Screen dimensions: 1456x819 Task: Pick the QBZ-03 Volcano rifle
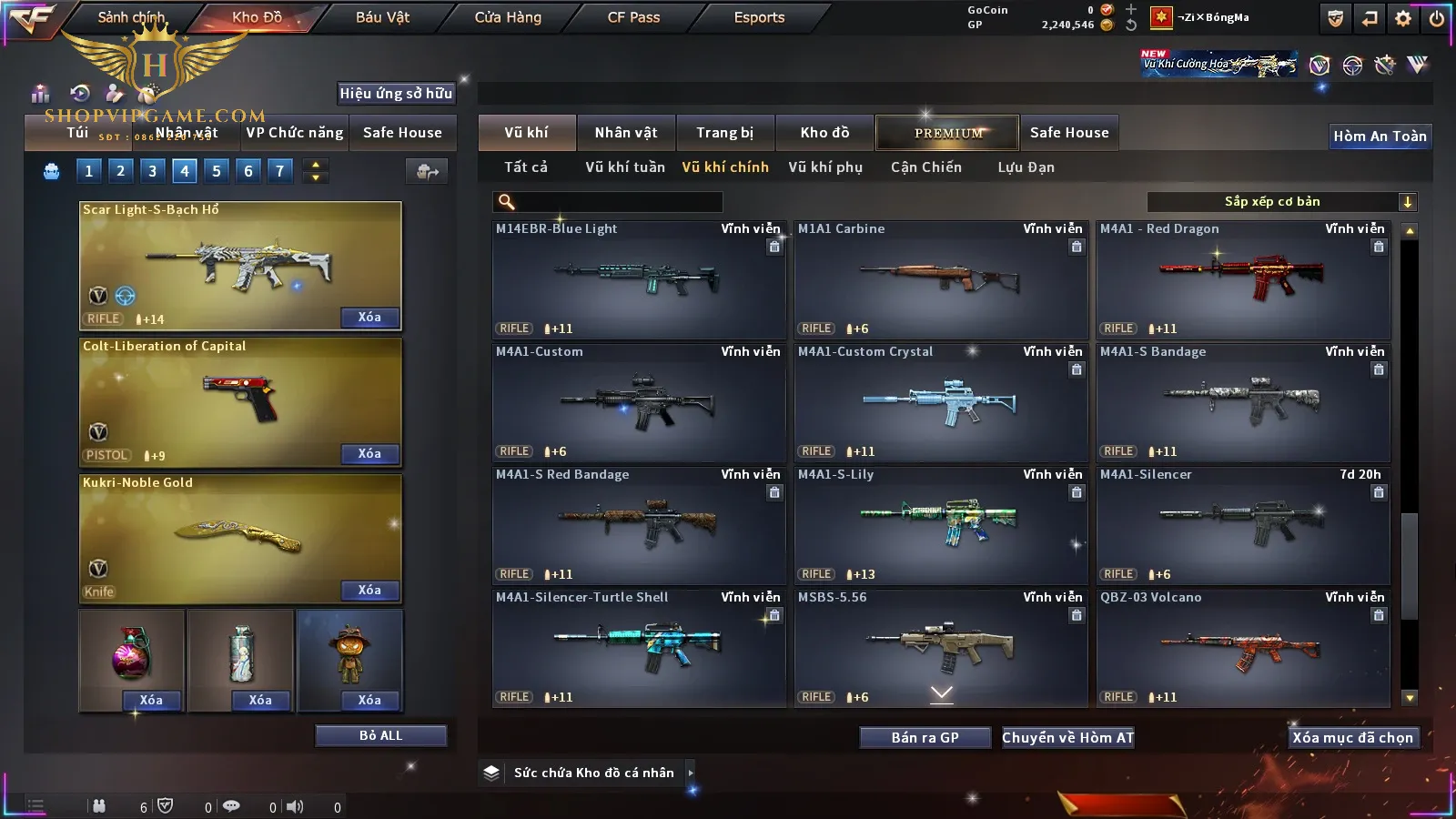pos(1242,648)
